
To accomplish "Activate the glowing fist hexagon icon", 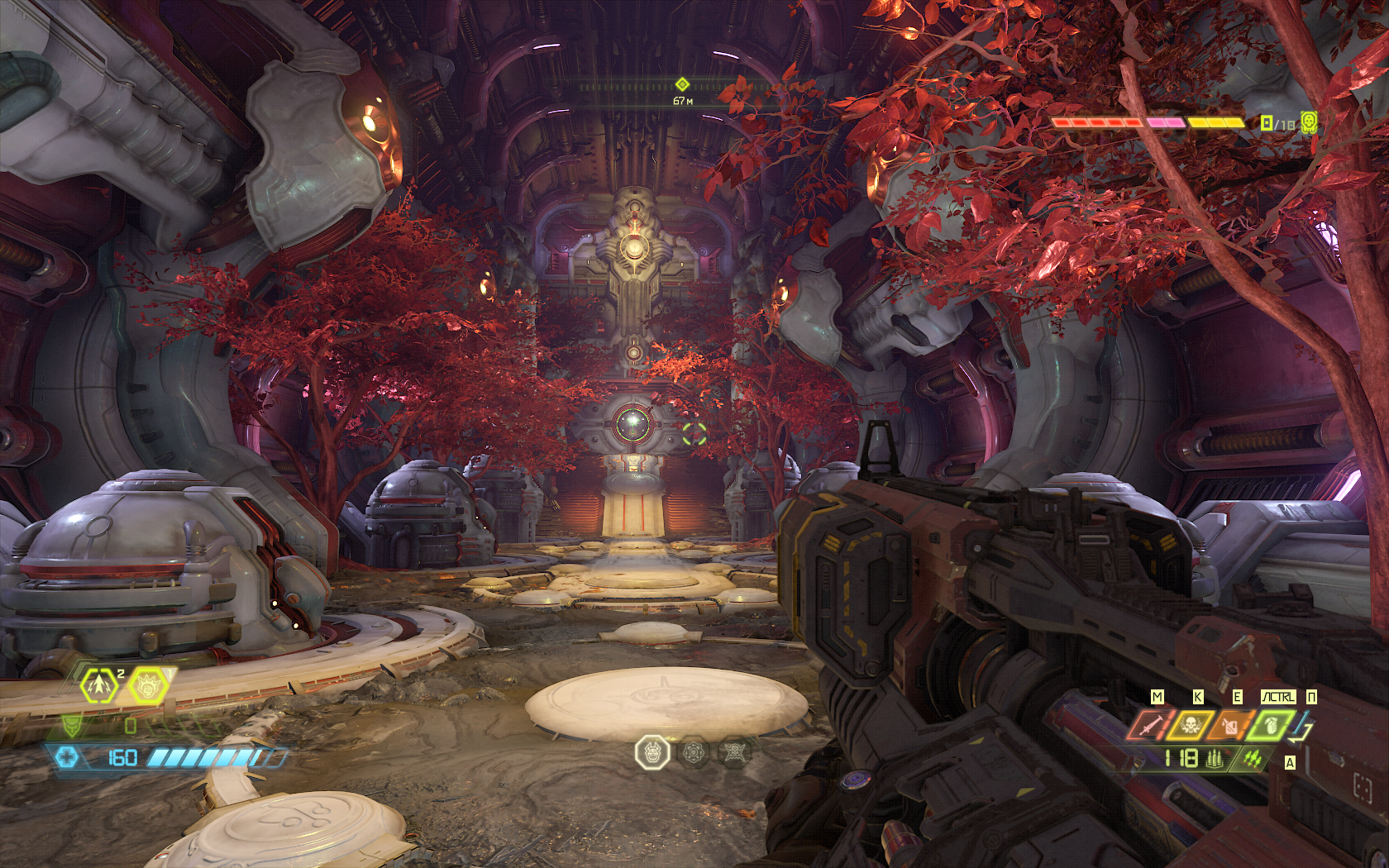I will coord(148,685).
